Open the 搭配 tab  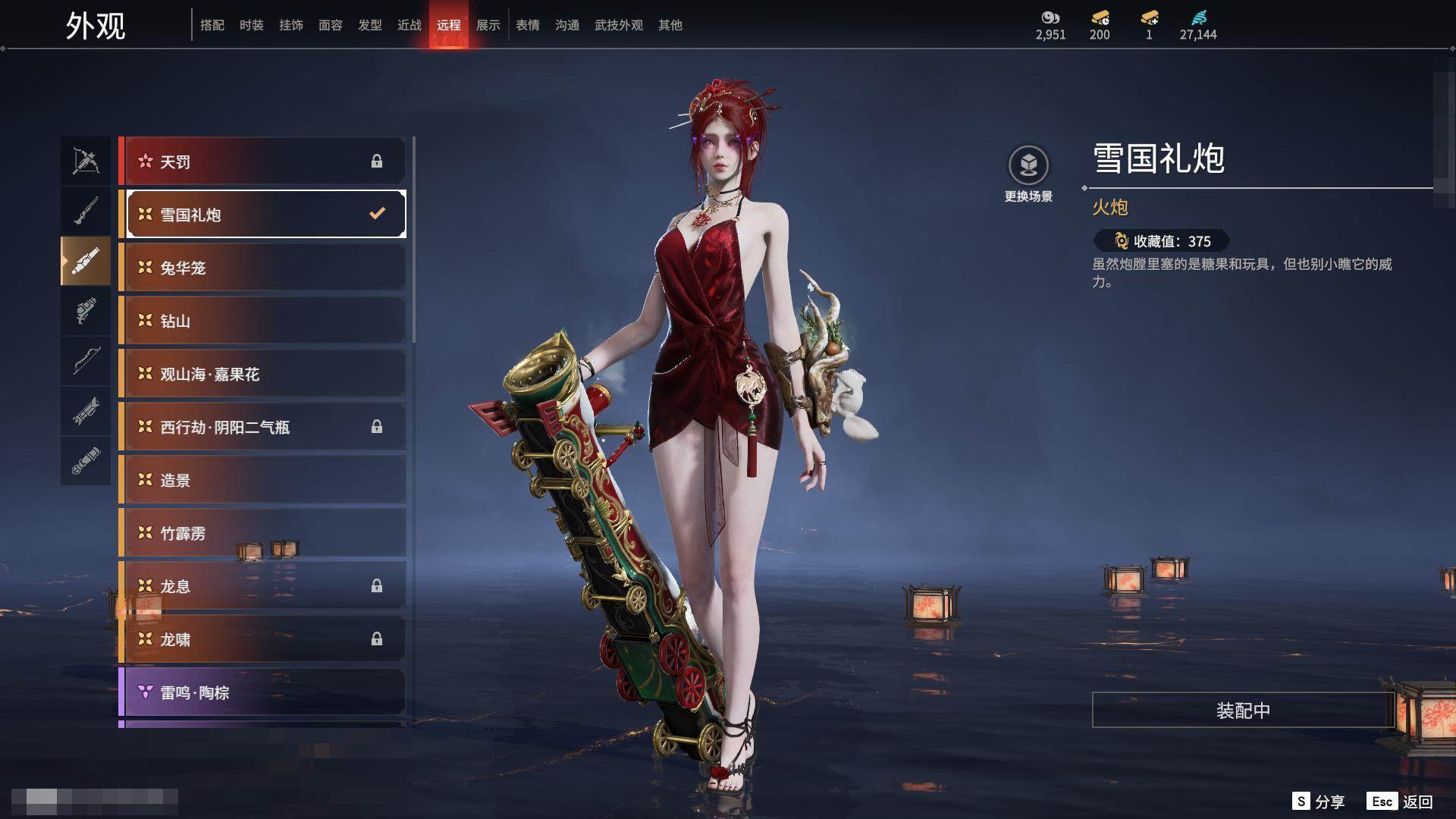click(212, 25)
